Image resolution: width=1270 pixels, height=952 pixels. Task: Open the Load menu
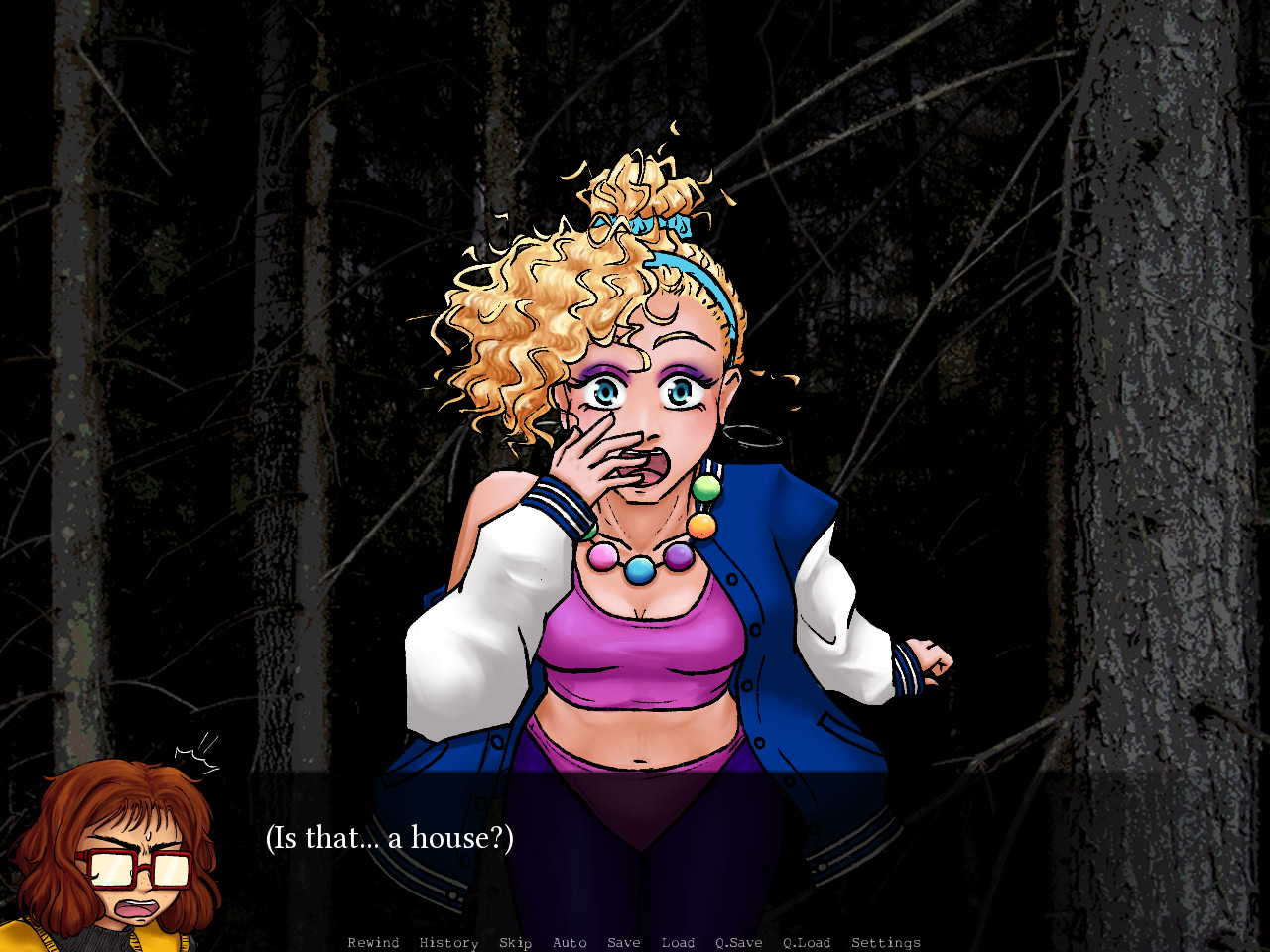pos(678,942)
